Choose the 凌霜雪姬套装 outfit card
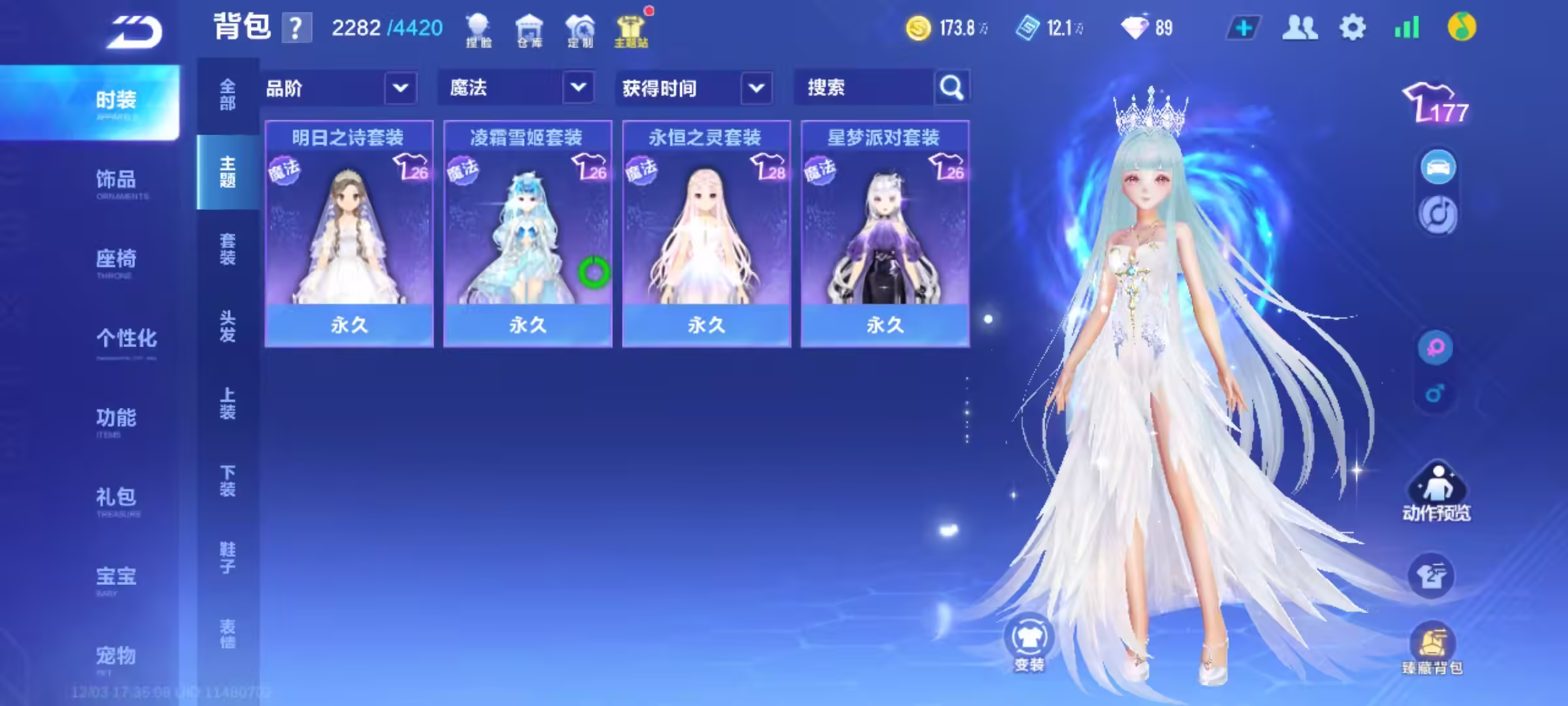The height and width of the screenshot is (706, 1568). 527,233
